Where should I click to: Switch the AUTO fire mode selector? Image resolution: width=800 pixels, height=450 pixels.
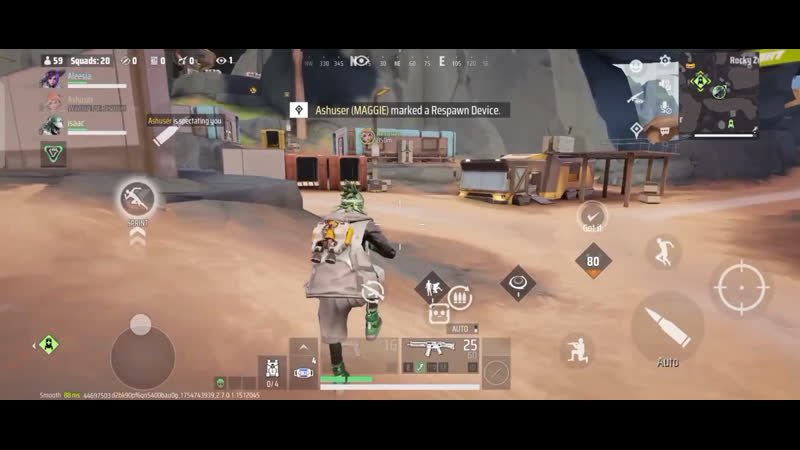click(x=461, y=328)
